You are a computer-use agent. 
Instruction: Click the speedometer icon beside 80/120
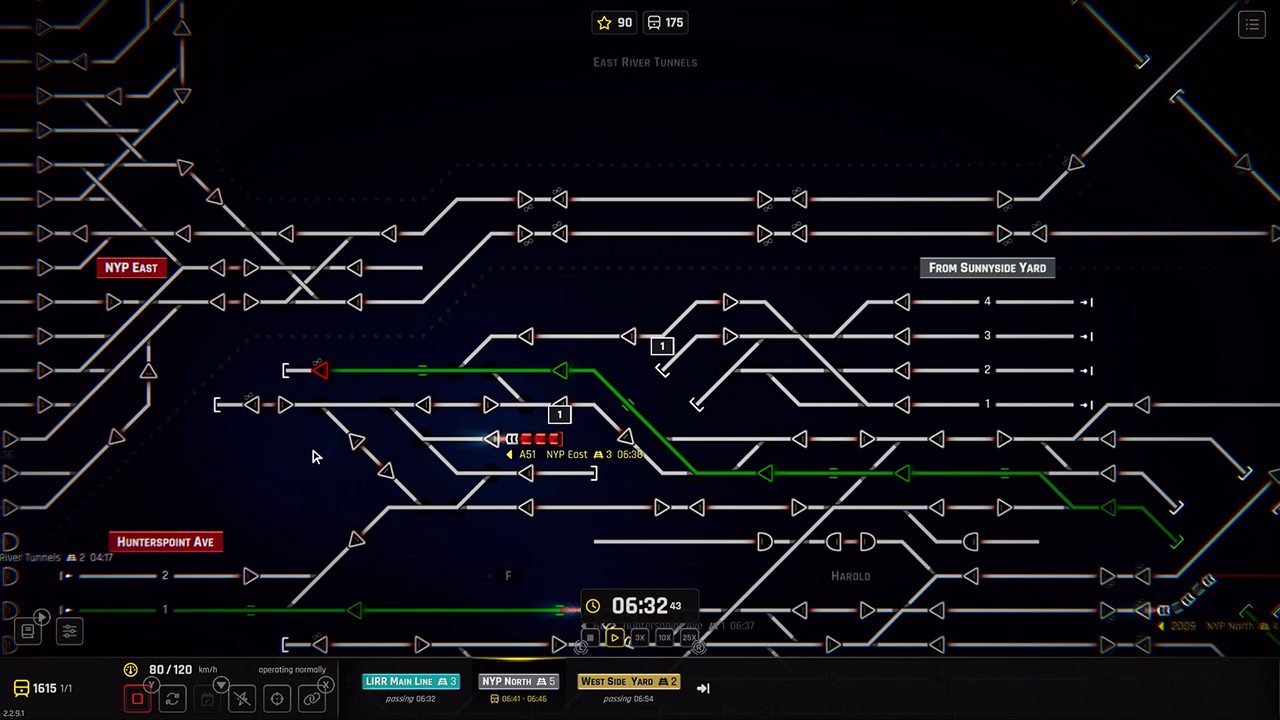[x=130, y=668]
